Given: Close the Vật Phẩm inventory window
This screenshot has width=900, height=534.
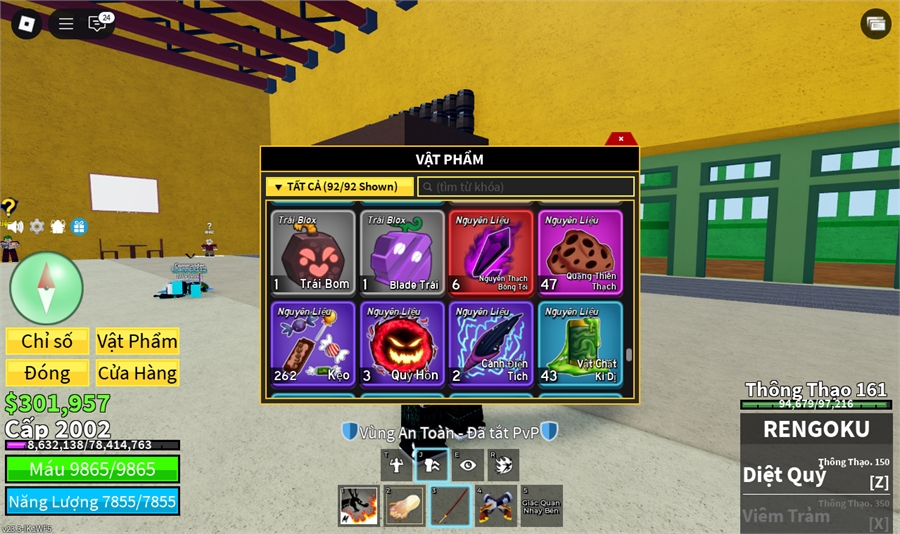Looking at the screenshot, I should pyautogui.click(x=621, y=139).
